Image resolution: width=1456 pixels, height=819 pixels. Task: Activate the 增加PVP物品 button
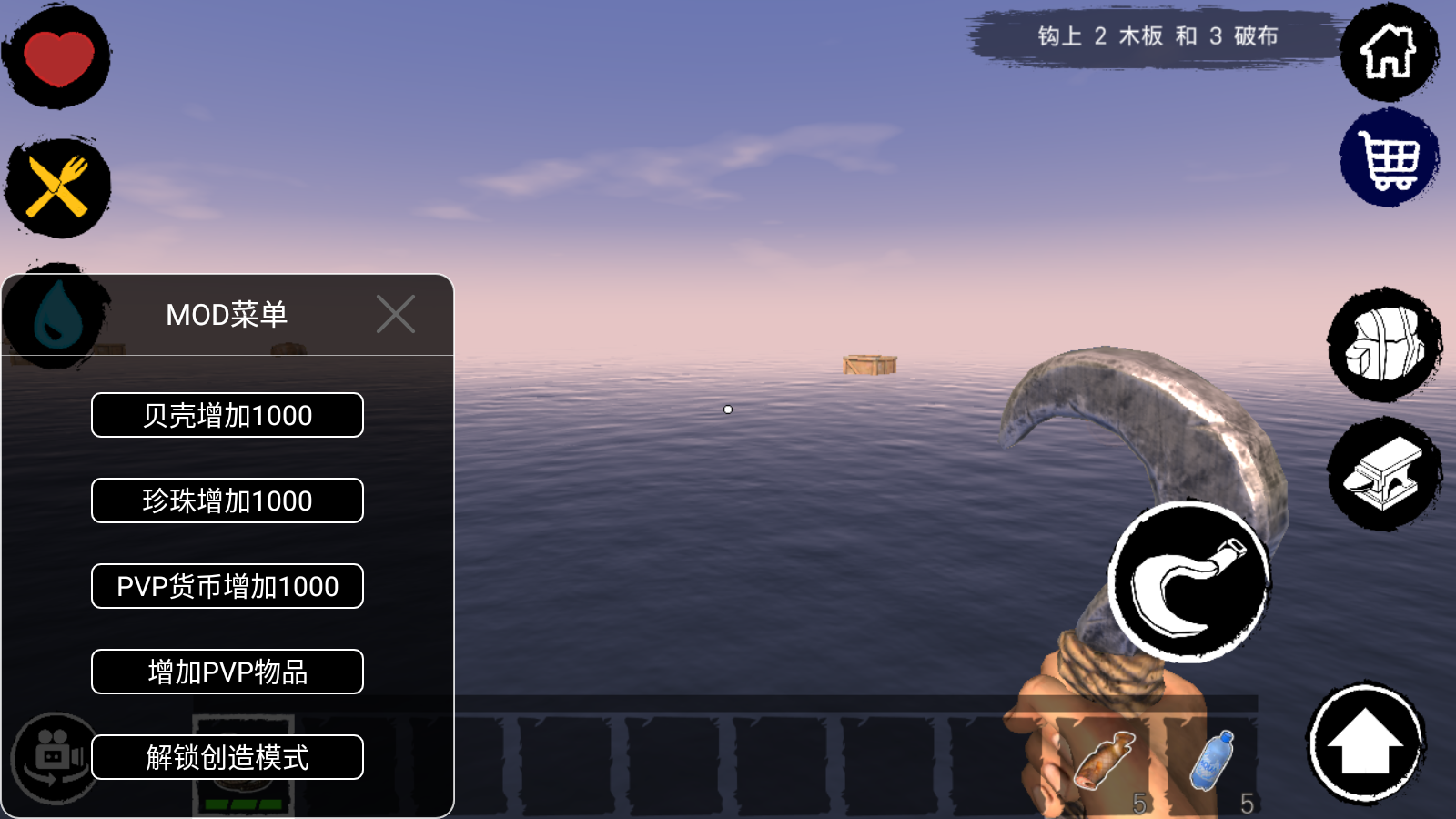pos(227,672)
